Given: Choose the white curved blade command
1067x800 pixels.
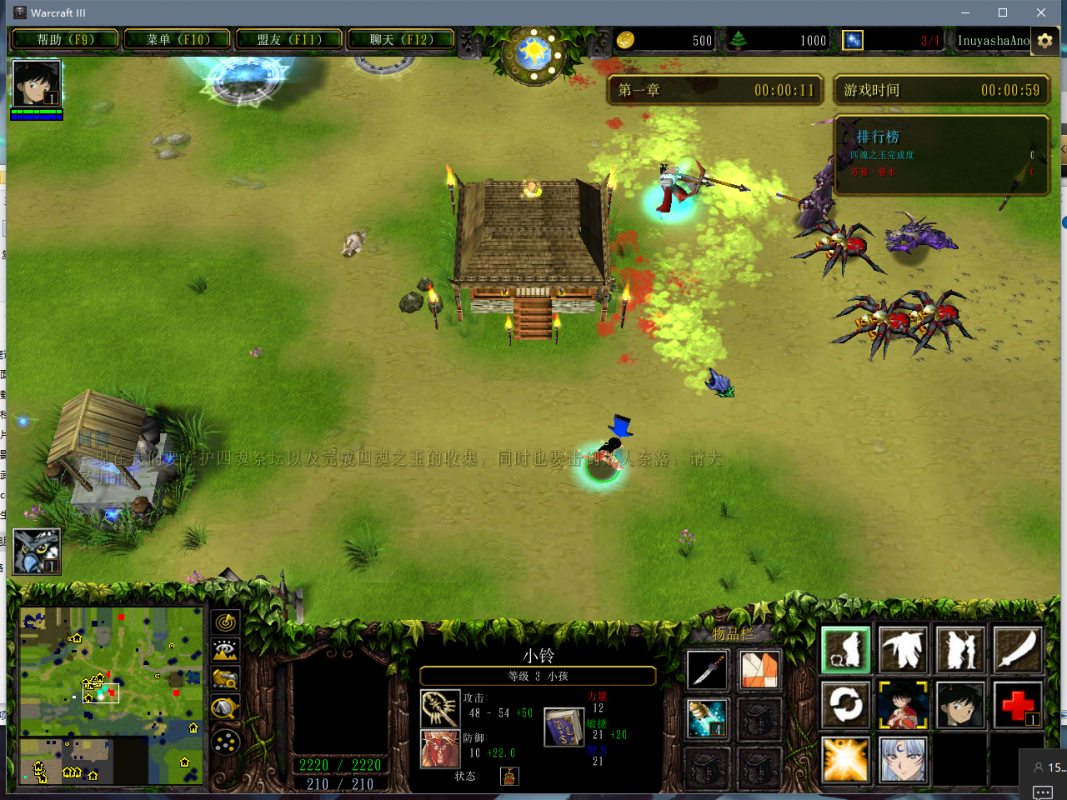Looking at the screenshot, I should (x=1018, y=650).
